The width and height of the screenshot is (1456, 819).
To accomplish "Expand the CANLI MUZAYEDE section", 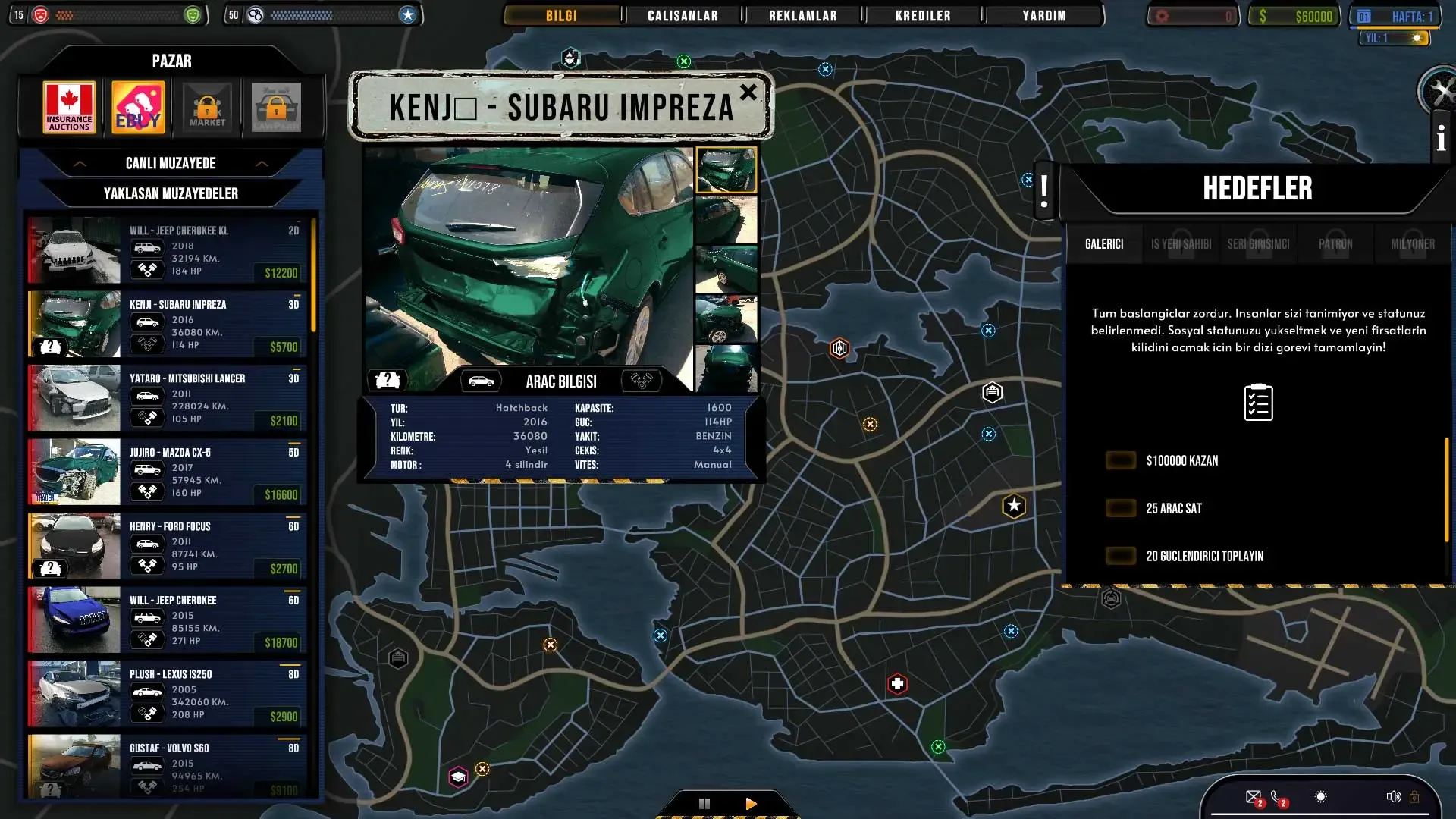I will [x=171, y=163].
